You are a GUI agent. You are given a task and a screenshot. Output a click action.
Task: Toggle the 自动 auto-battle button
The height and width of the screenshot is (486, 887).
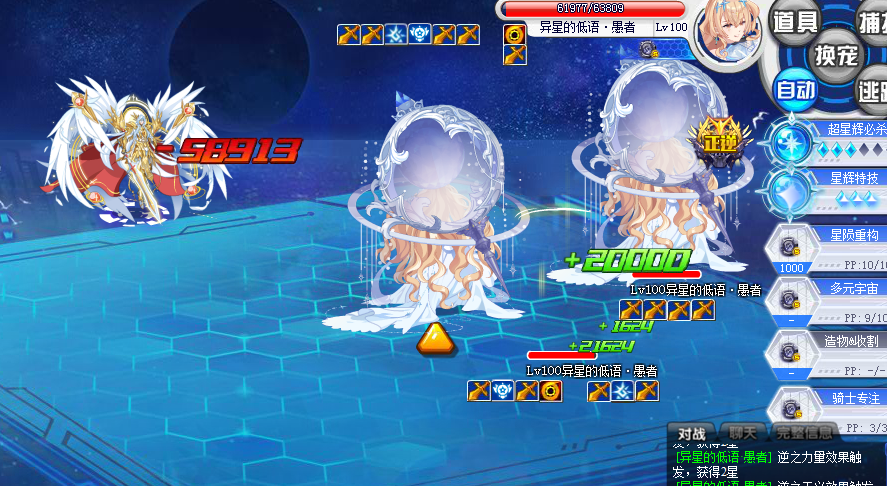click(x=797, y=90)
